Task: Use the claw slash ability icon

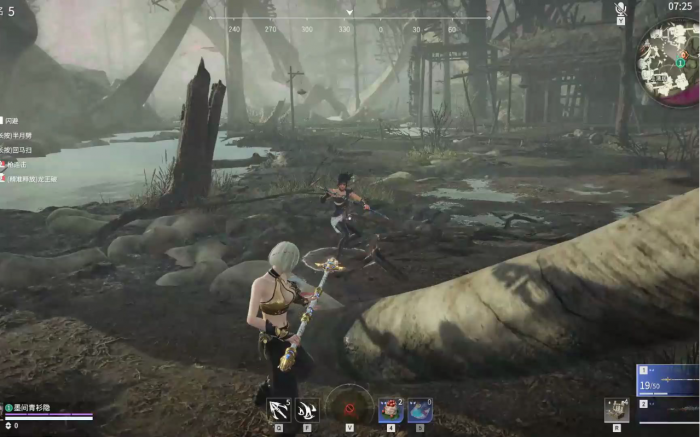Action: pyautogui.click(x=307, y=408)
